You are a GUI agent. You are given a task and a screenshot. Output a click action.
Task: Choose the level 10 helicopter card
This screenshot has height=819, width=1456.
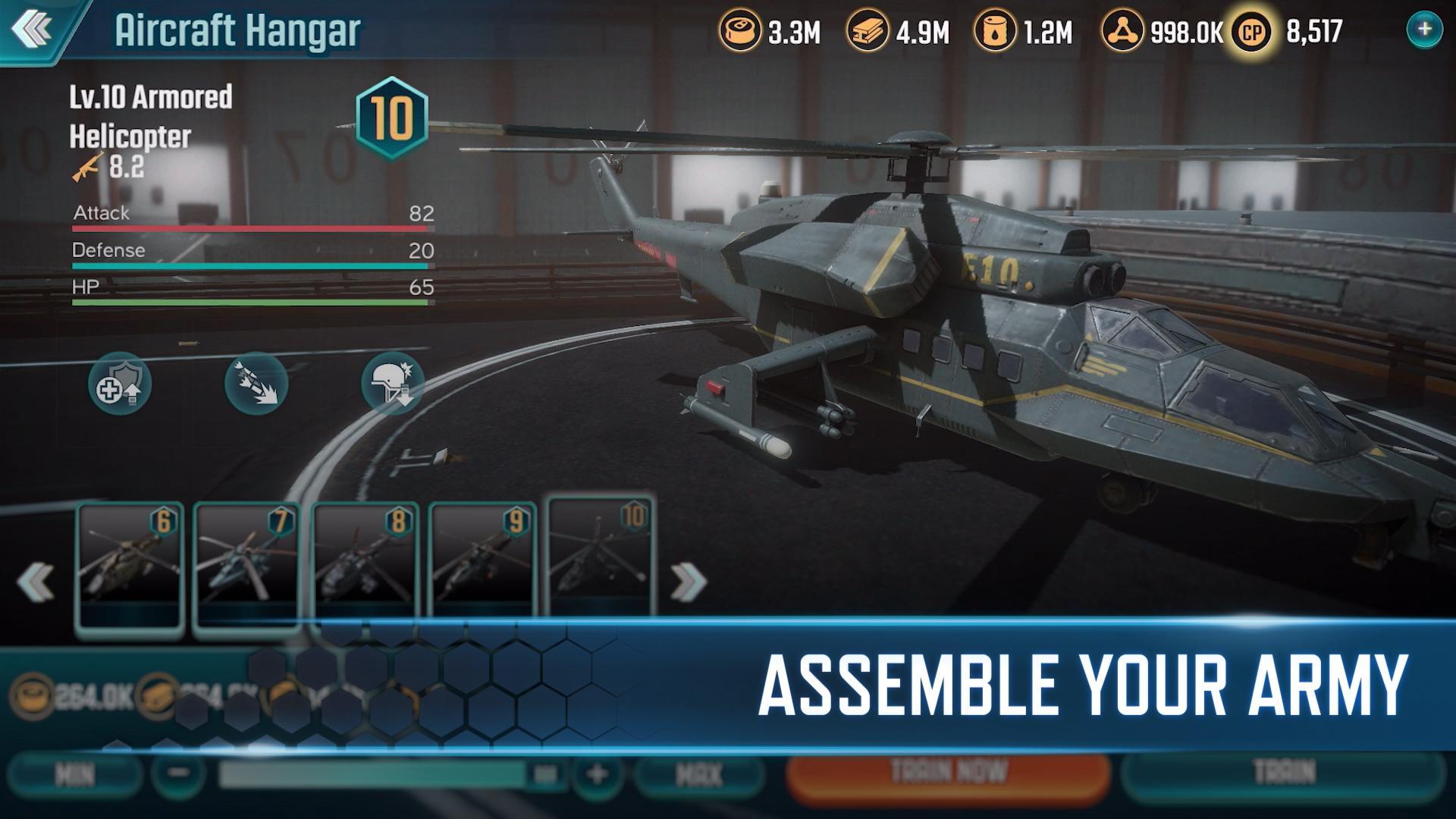tap(600, 557)
